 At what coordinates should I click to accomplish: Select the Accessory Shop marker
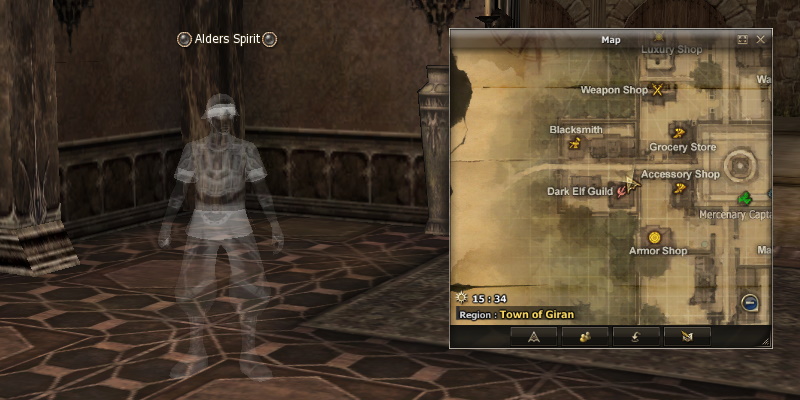[x=680, y=188]
